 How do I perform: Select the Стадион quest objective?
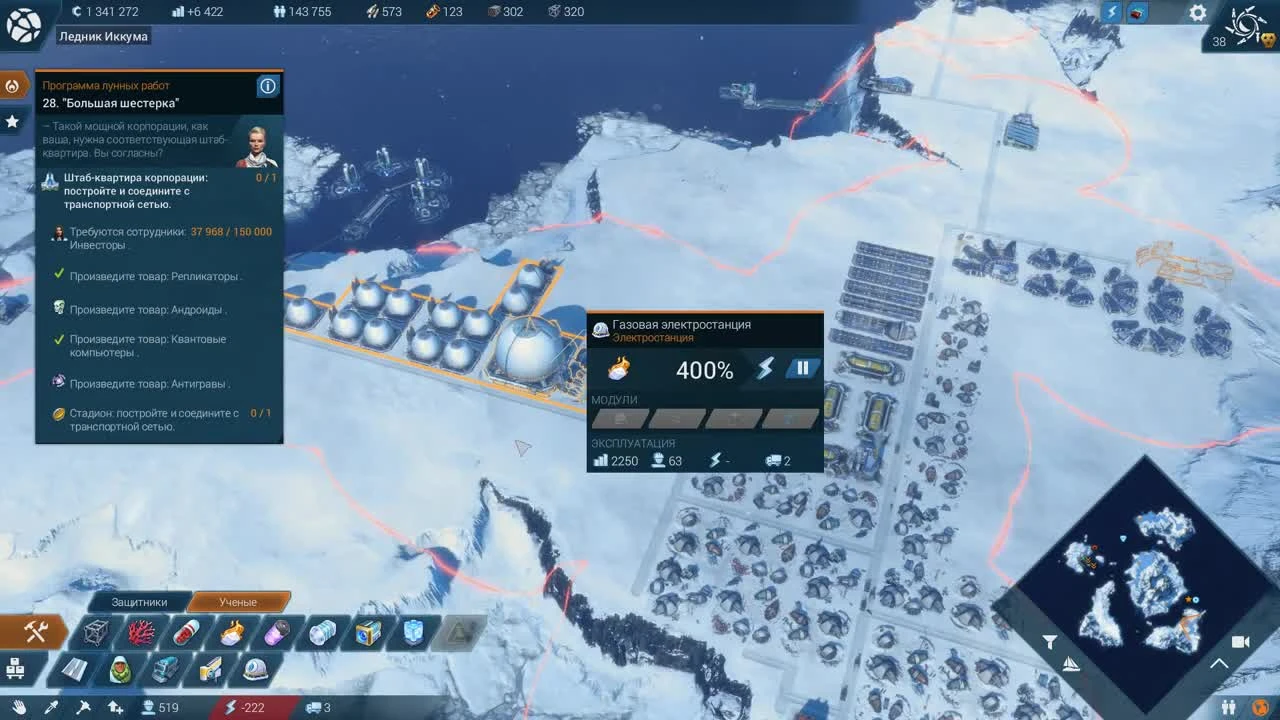pos(160,419)
